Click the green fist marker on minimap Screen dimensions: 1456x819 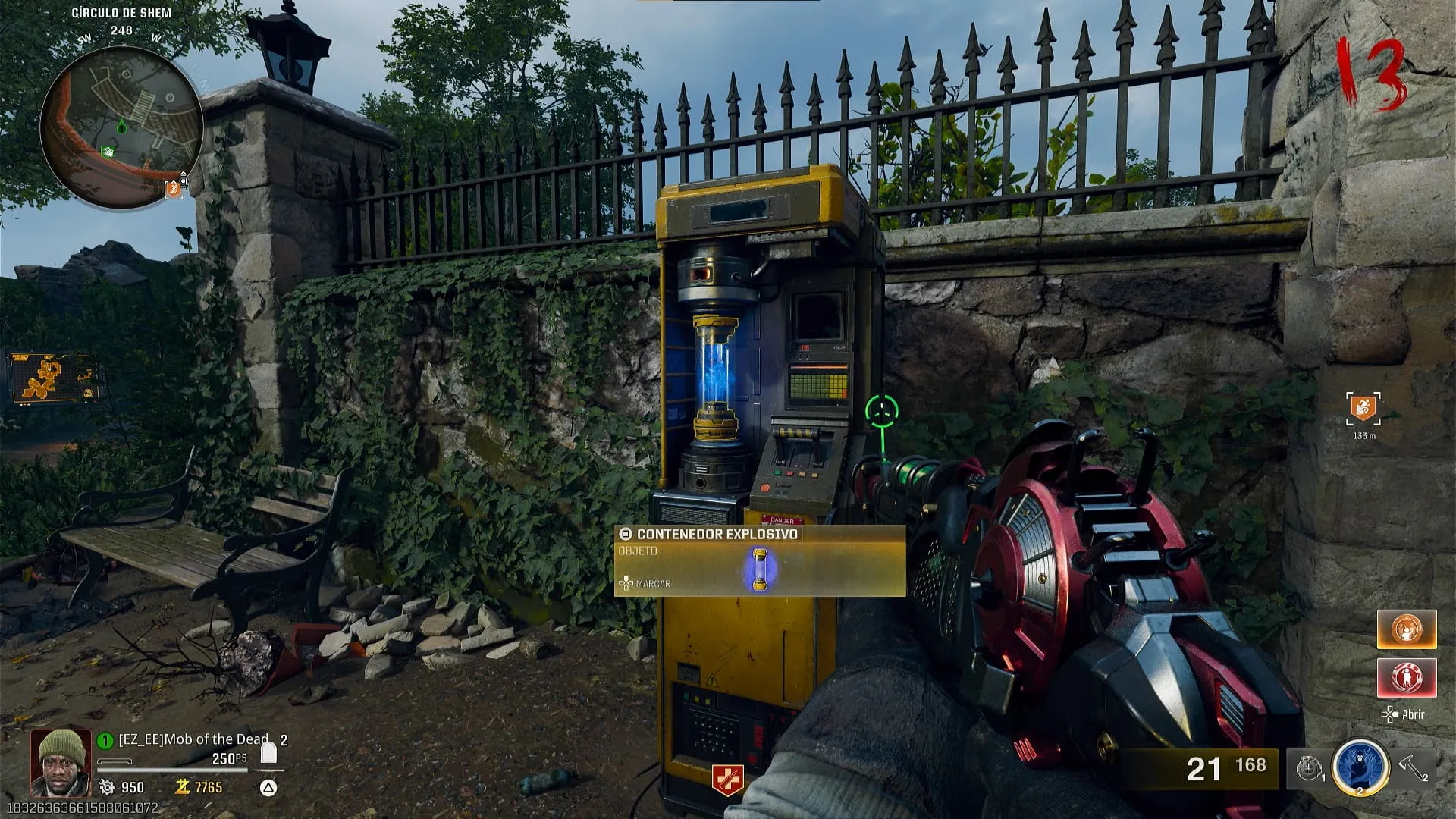(108, 152)
